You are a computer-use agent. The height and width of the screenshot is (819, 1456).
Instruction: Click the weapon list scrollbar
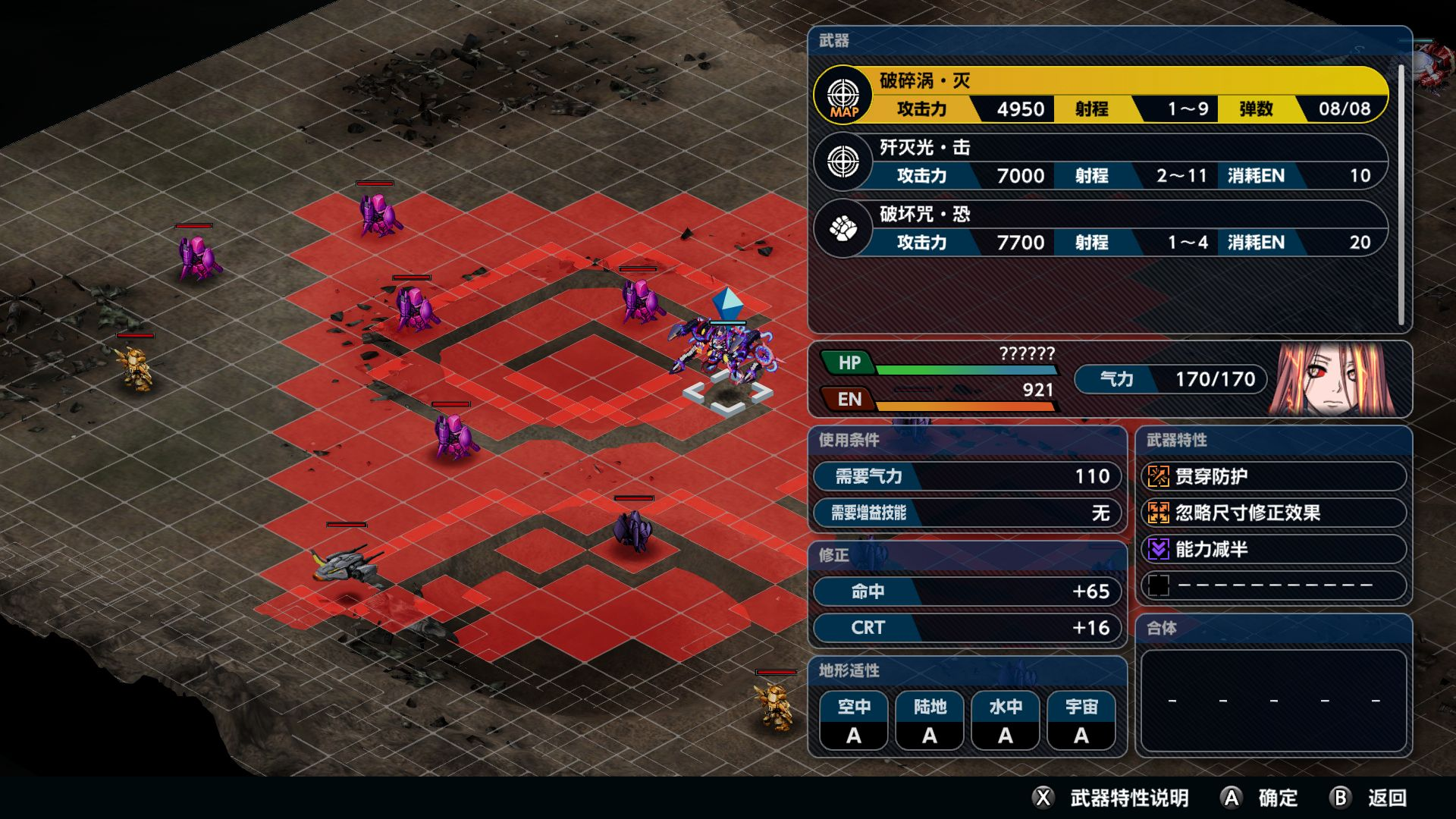[x=1401, y=193]
